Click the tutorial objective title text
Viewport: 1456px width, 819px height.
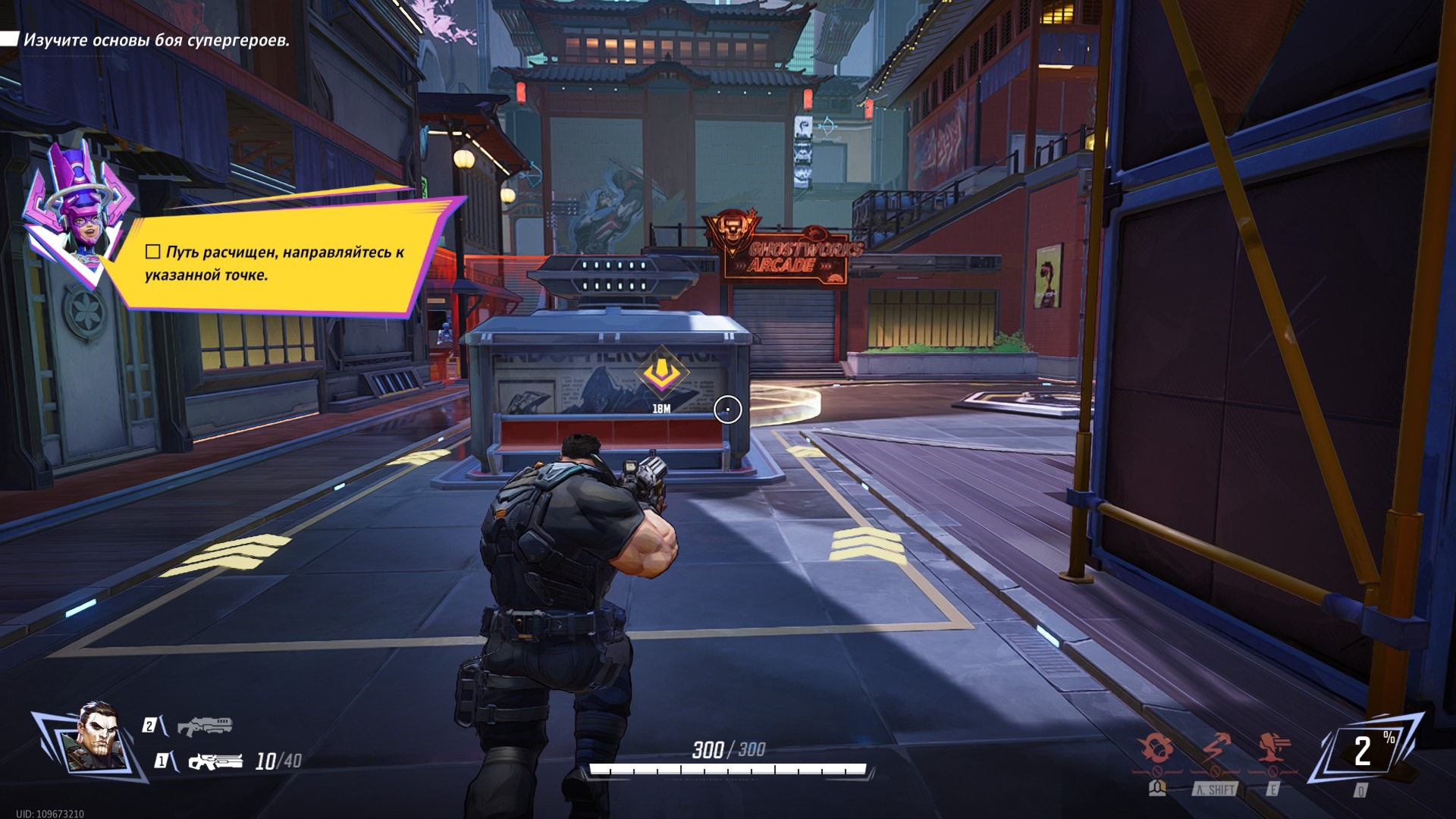[x=156, y=40]
